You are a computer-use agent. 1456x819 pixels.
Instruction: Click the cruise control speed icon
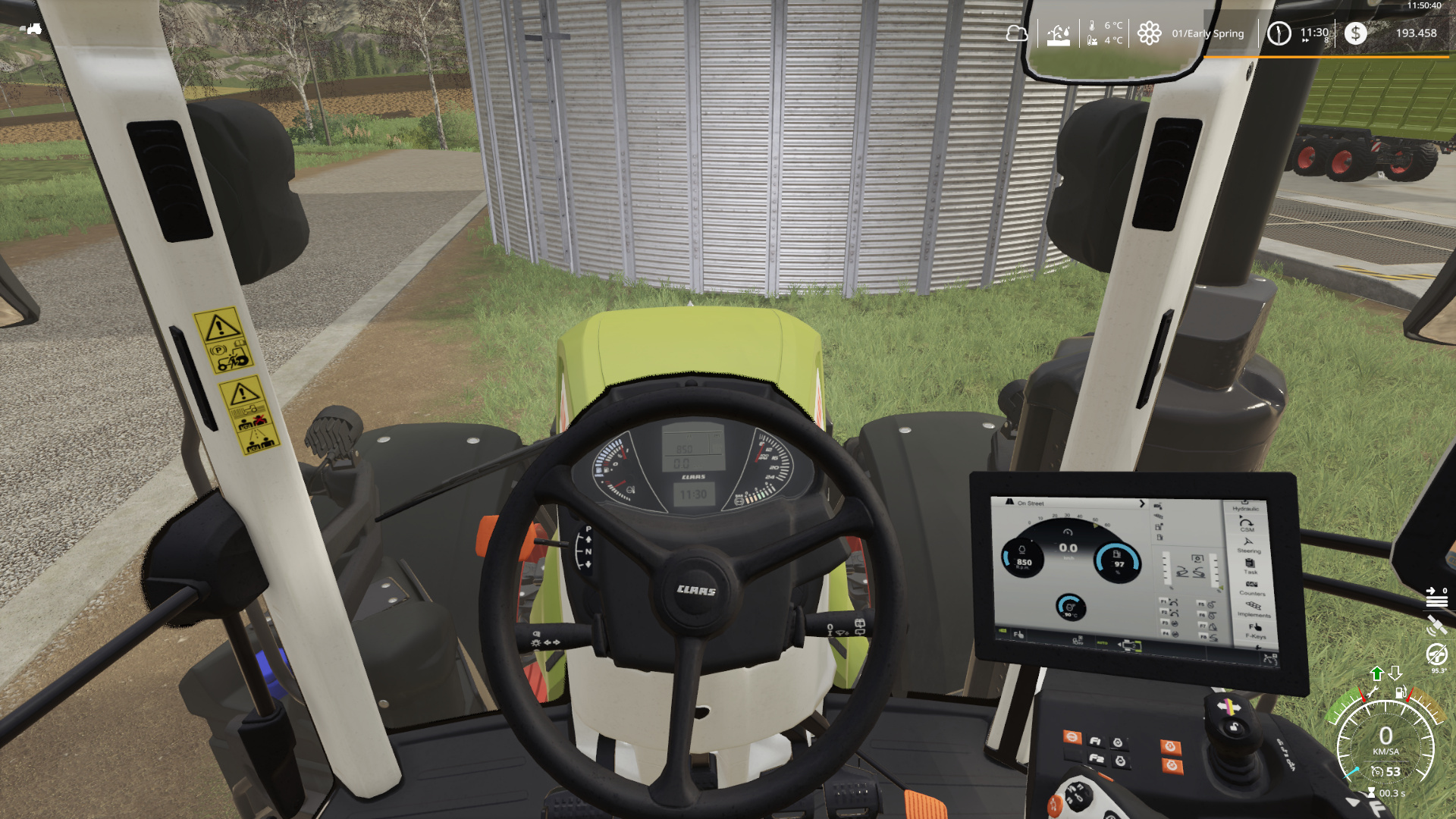(1377, 772)
